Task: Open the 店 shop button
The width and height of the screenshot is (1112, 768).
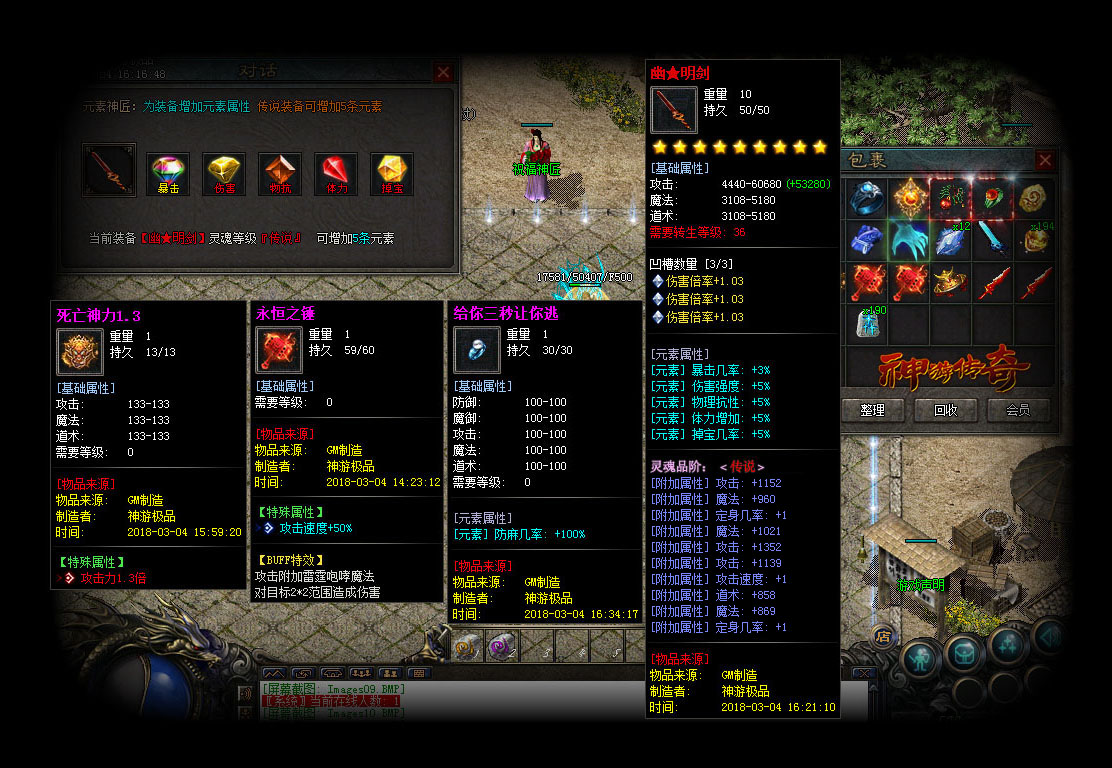Action: tap(883, 634)
